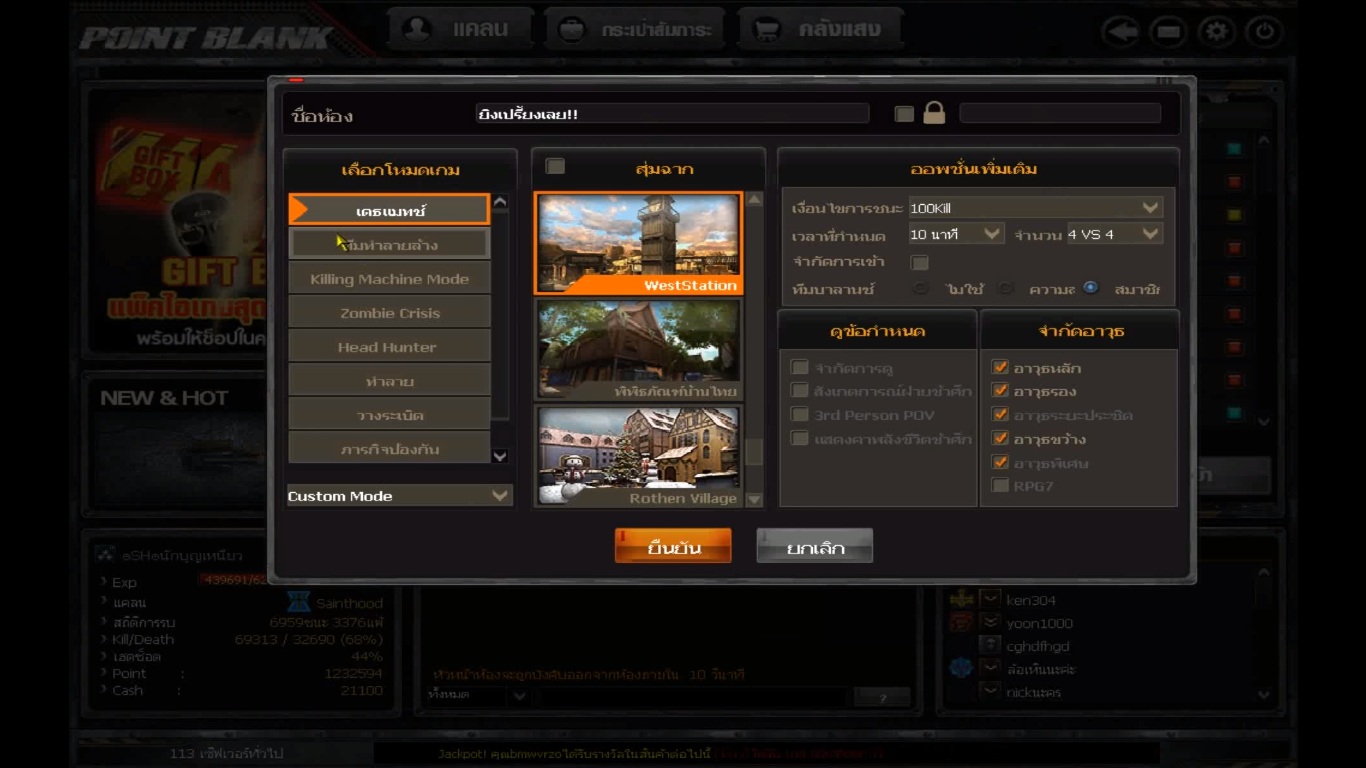
Task: Click the padlock icon beside the password field
Action: [x=934, y=113]
